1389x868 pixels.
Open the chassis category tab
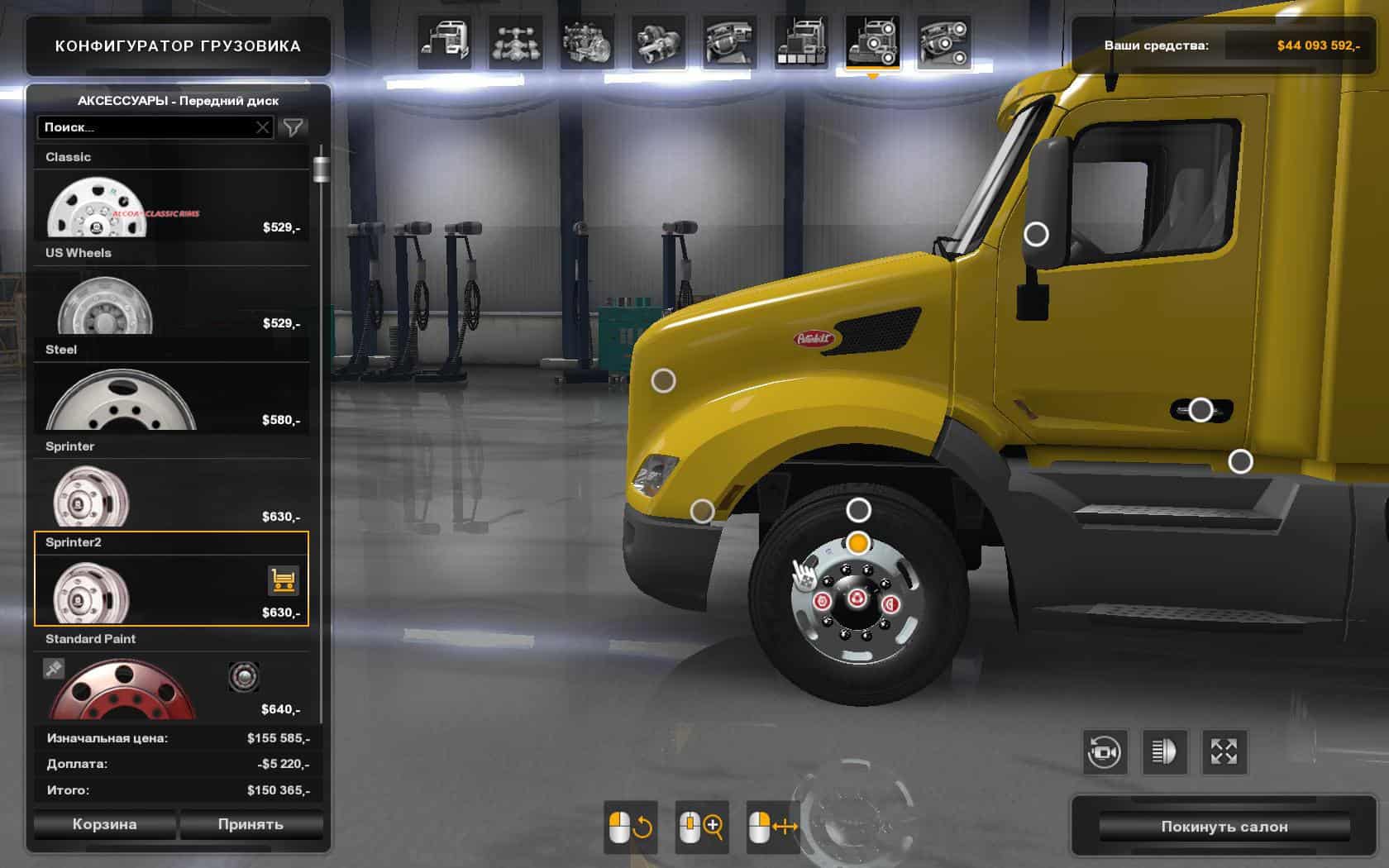click(x=516, y=42)
